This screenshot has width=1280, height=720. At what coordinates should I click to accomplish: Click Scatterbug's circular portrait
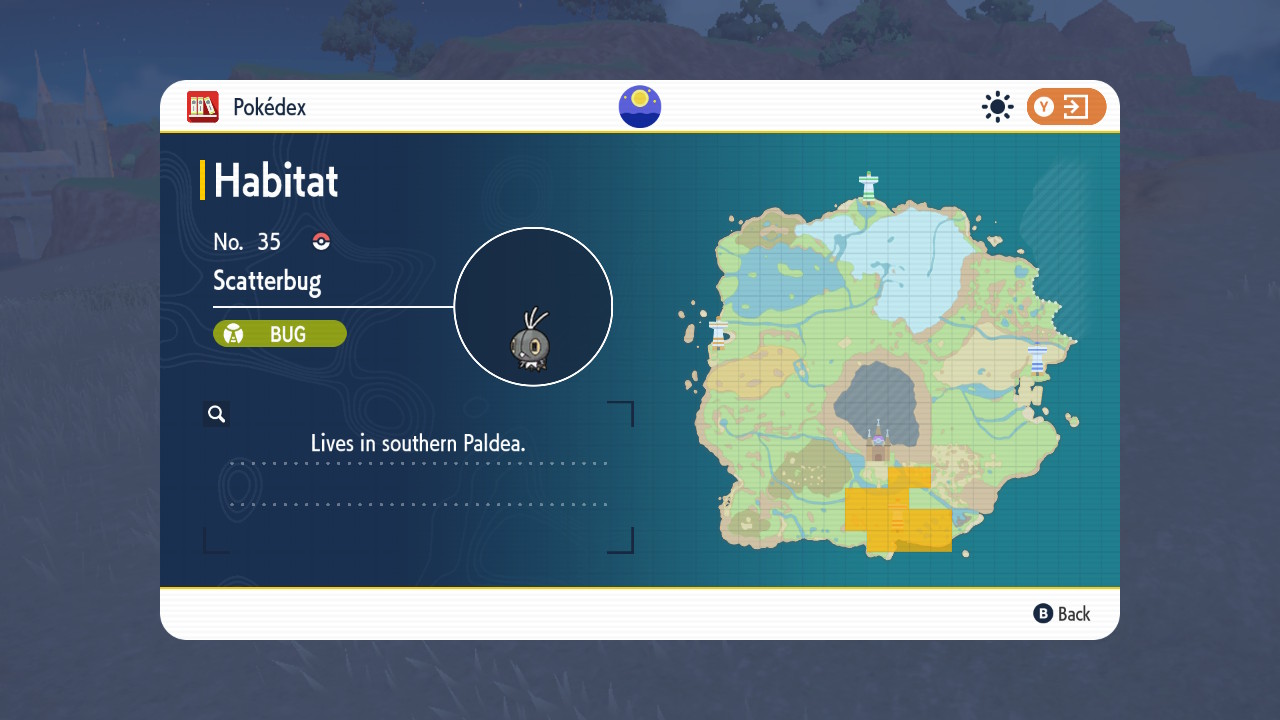pos(533,306)
